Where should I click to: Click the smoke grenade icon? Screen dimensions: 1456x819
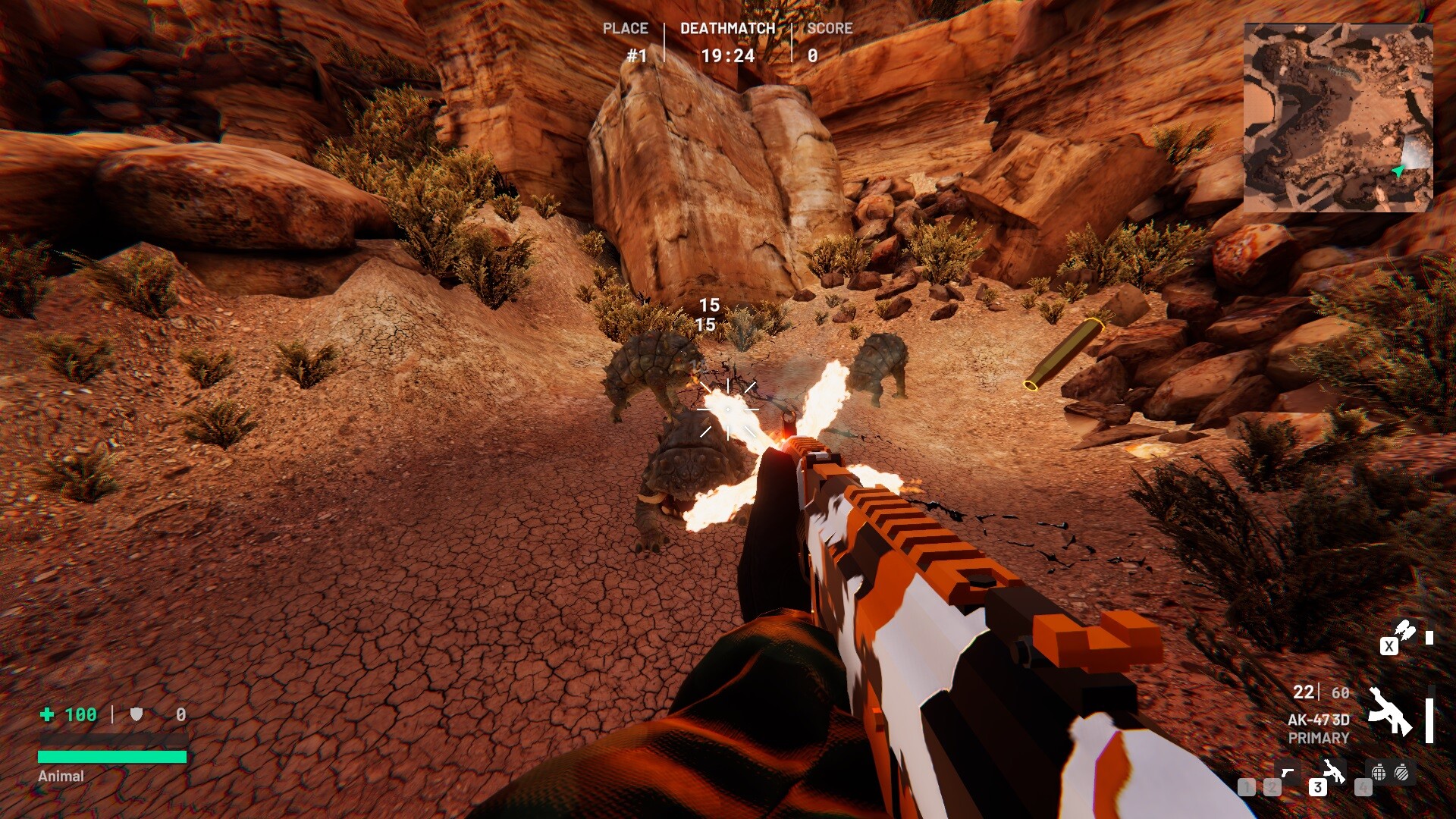pos(1401,773)
